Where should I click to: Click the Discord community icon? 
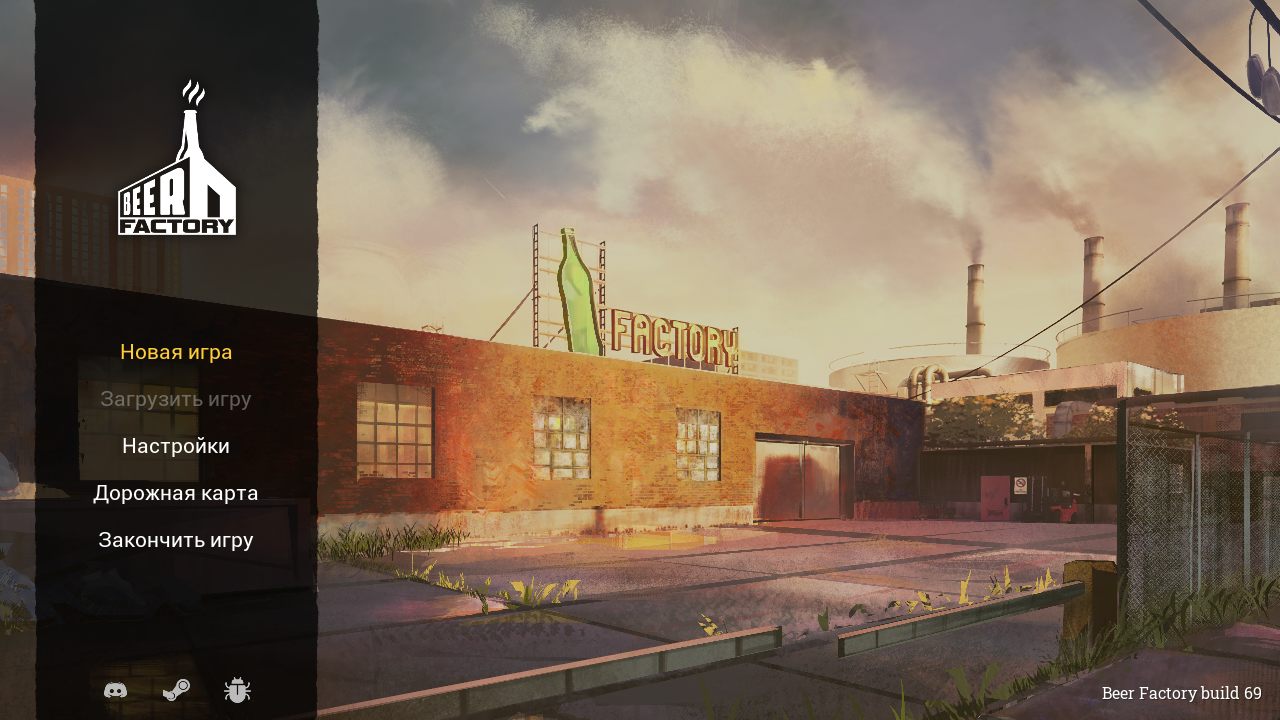(118, 690)
